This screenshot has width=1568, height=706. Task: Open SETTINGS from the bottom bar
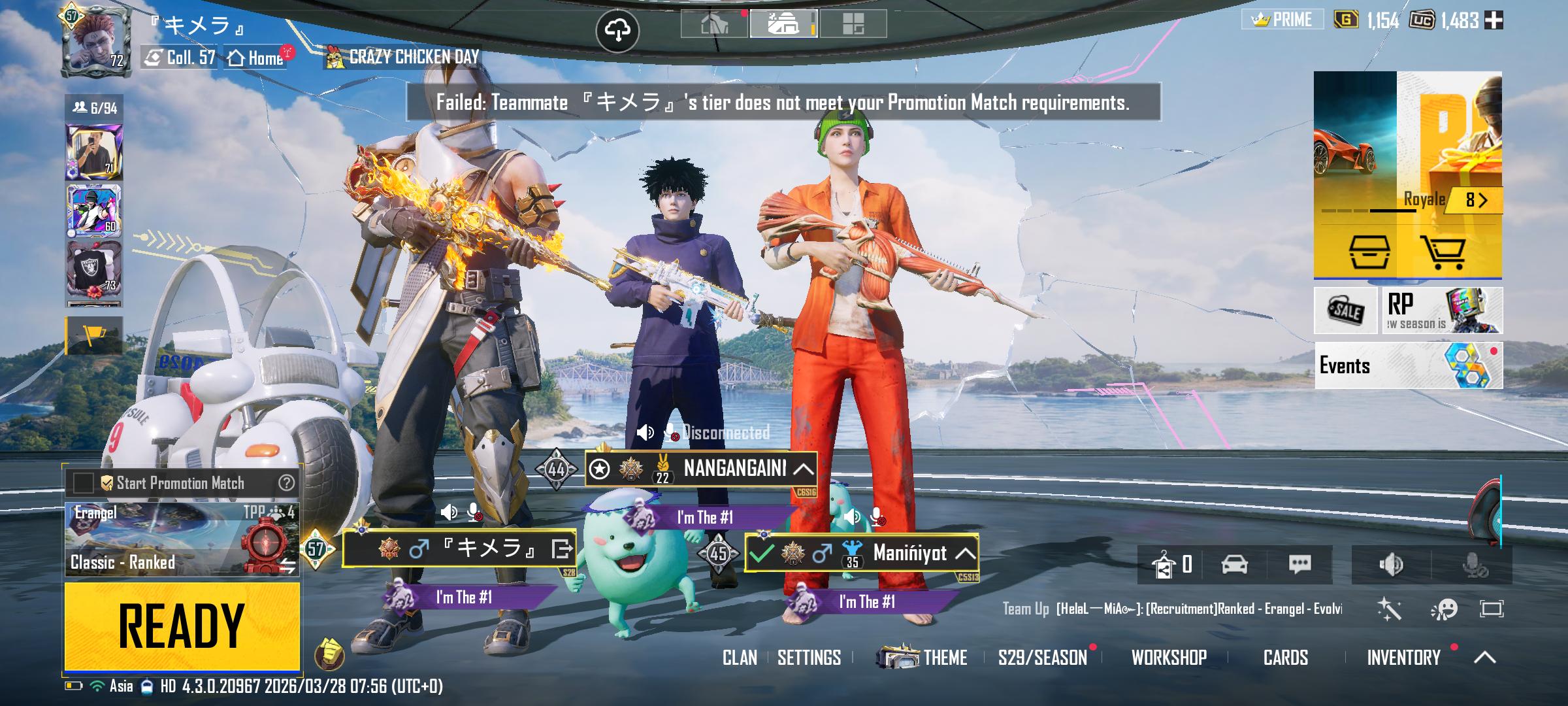click(x=809, y=658)
